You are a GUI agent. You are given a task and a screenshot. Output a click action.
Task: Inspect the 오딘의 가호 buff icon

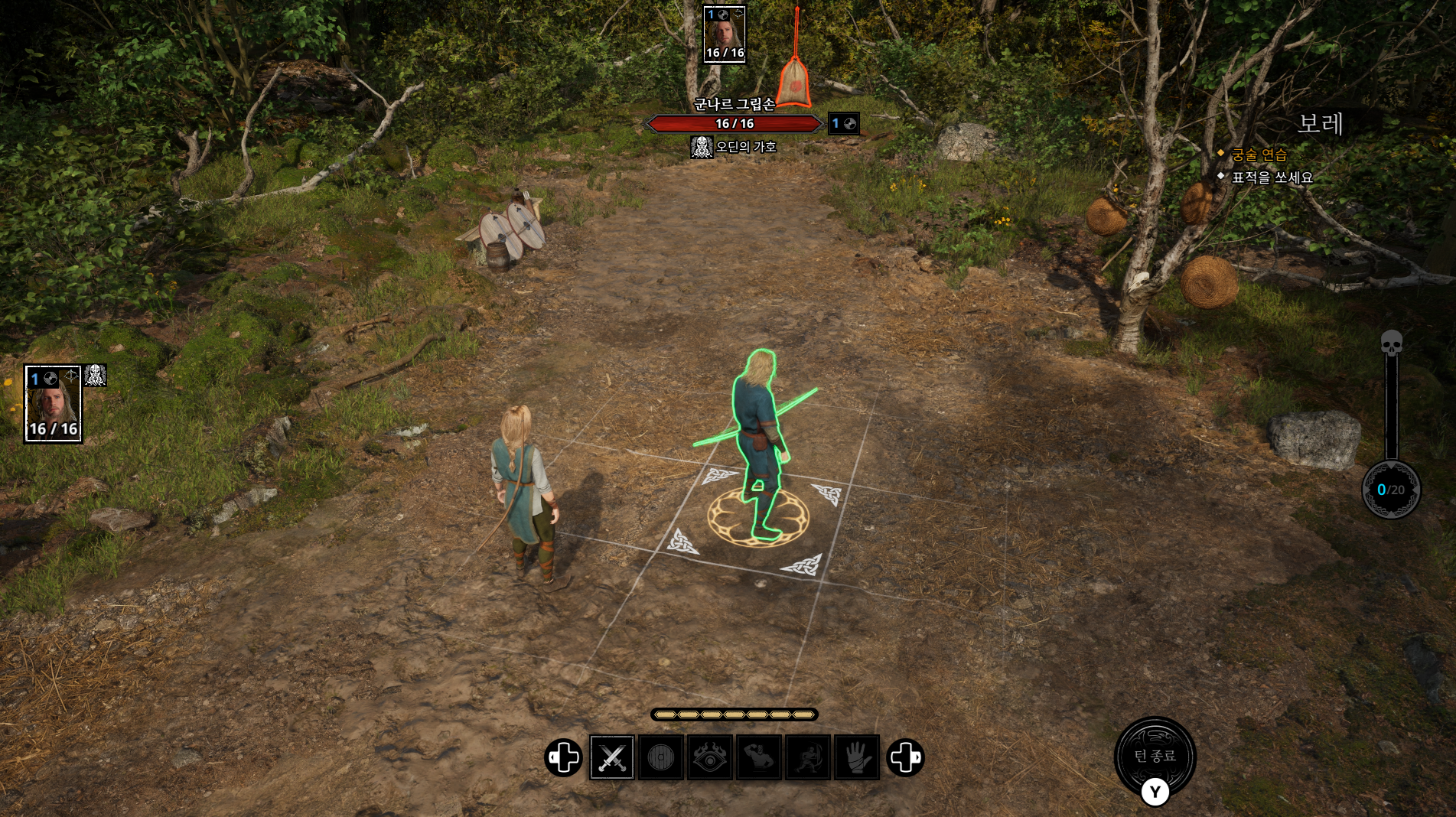click(702, 147)
